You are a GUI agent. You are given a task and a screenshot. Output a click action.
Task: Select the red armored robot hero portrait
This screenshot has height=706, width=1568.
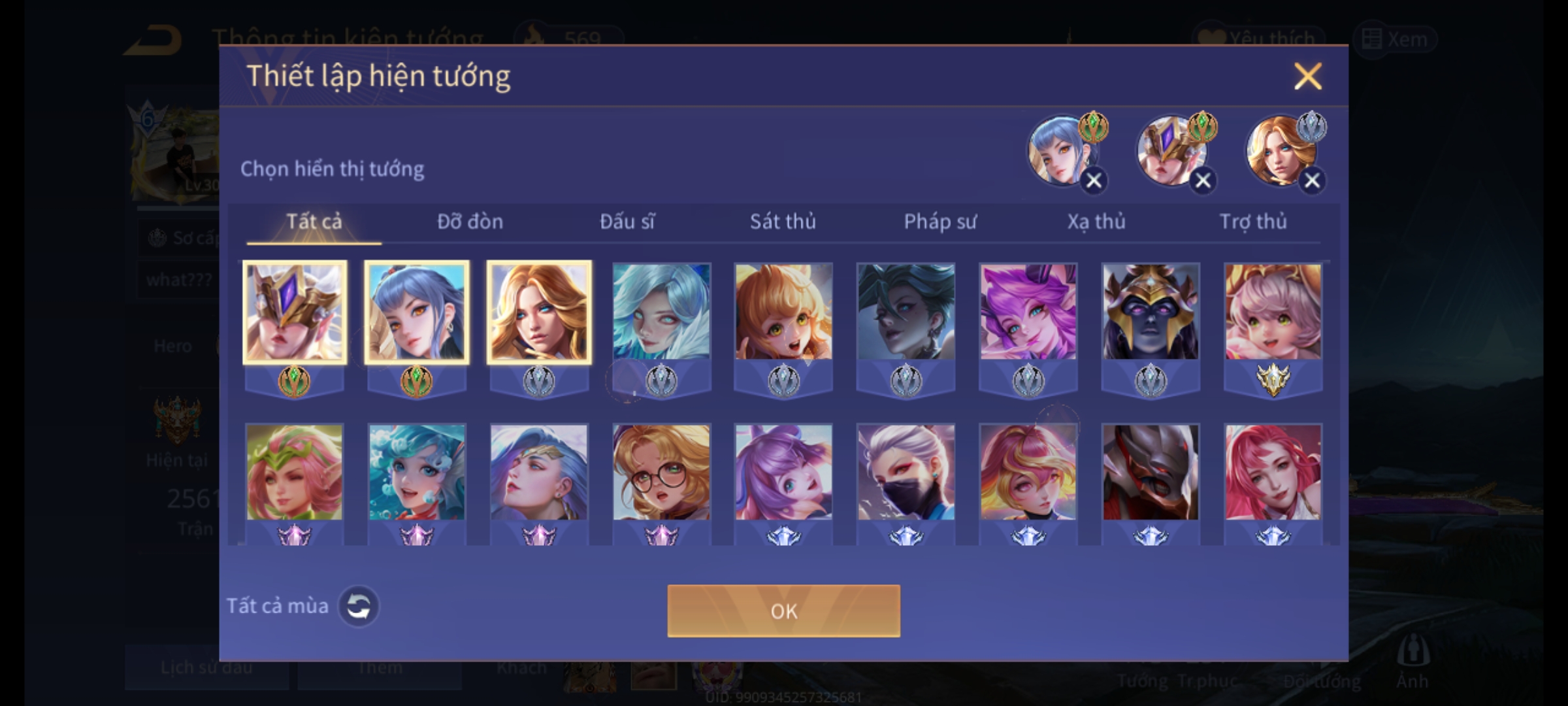1151,473
